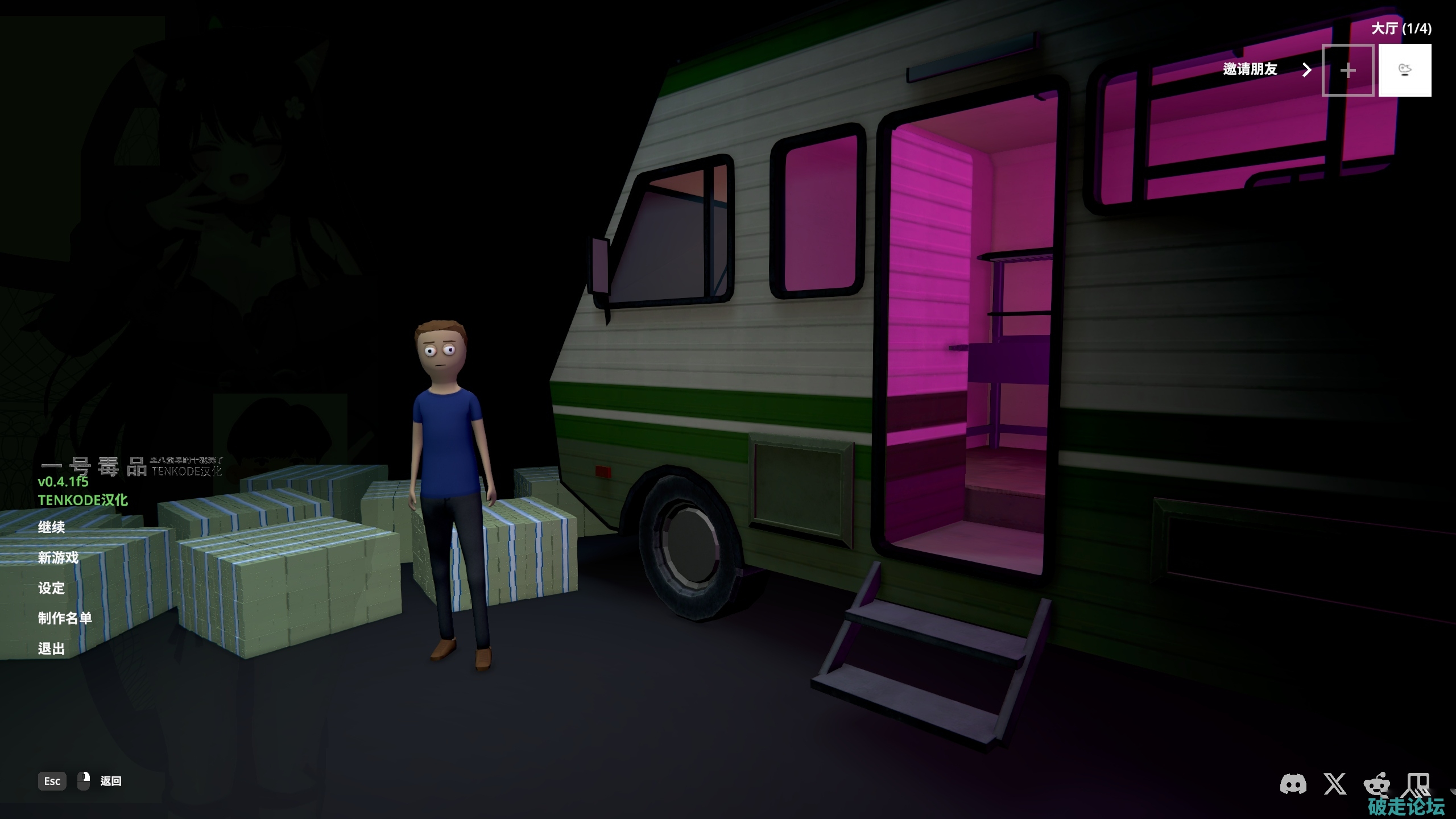Click the plus slot to invite a friend
The width and height of the screenshot is (1456, 819).
1347,71
